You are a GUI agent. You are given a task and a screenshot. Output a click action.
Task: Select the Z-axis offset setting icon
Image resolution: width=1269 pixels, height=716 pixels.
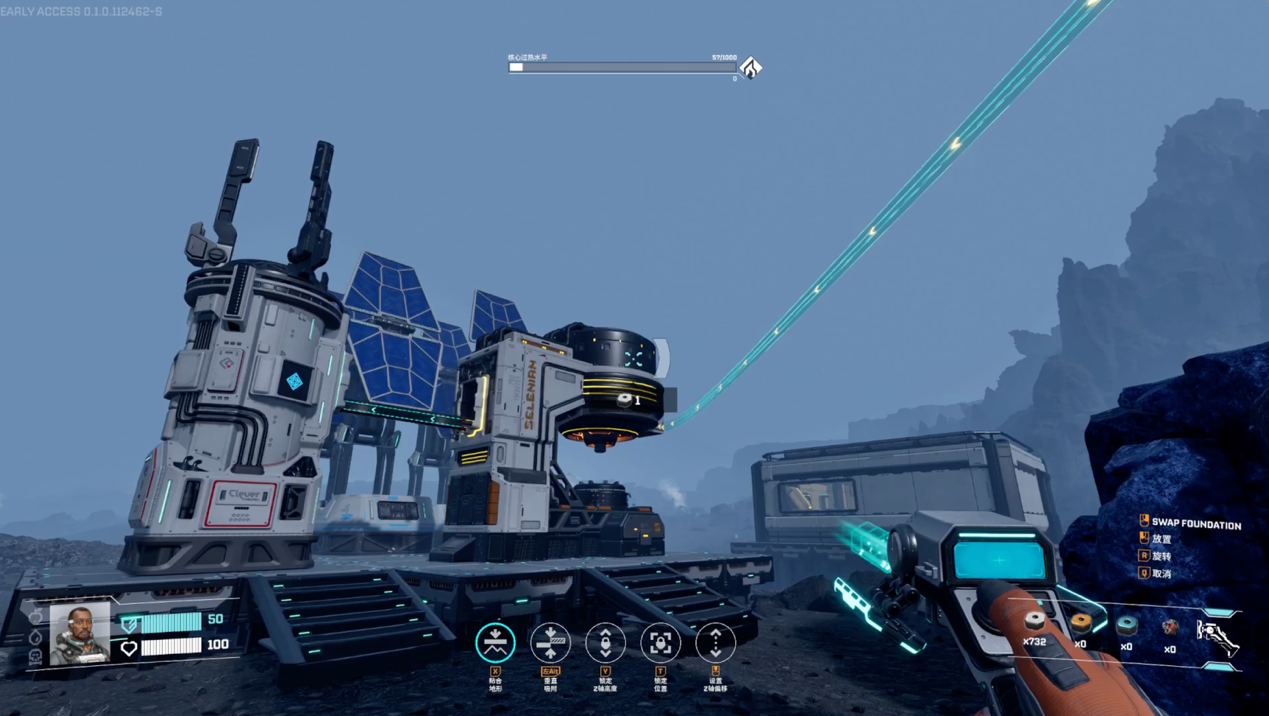click(x=715, y=642)
